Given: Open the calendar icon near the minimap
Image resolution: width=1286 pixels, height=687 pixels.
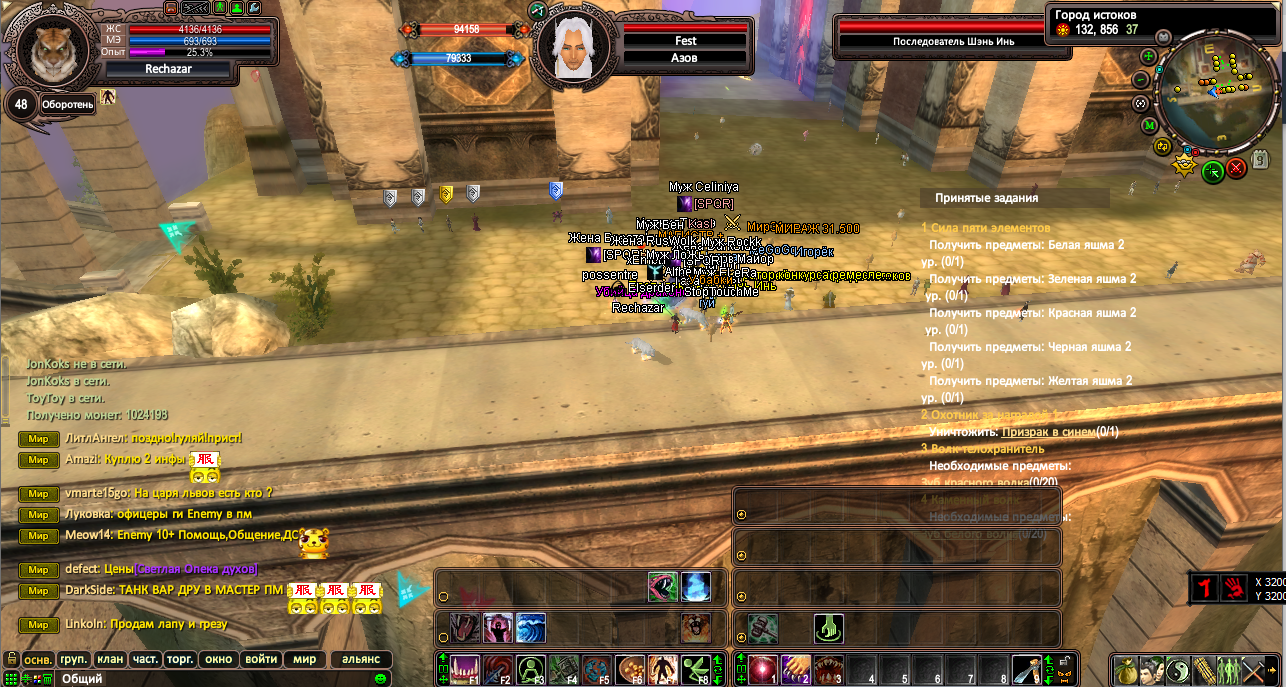Looking at the screenshot, I should pos(1260,158).
